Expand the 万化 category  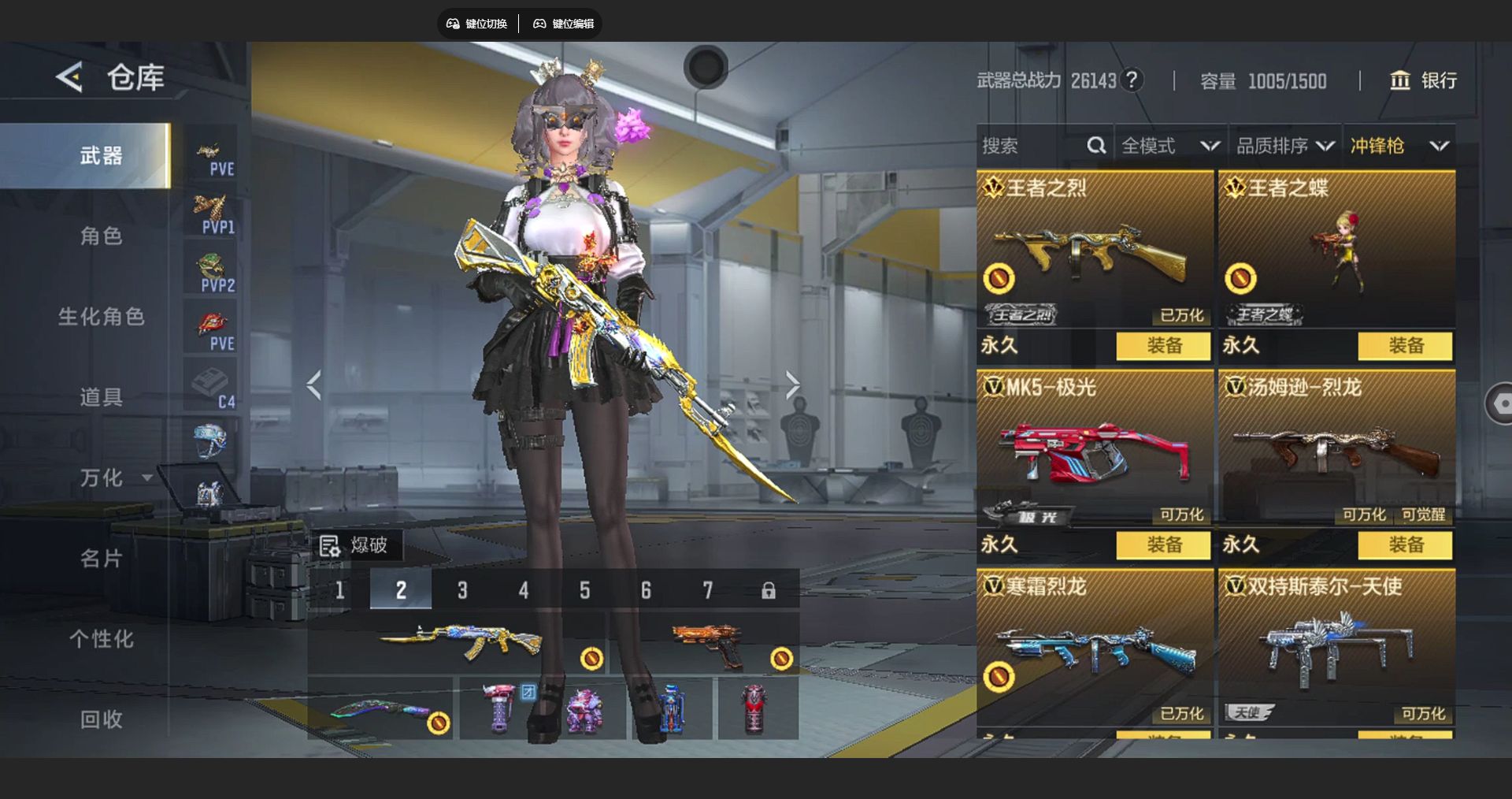point(114,478)
